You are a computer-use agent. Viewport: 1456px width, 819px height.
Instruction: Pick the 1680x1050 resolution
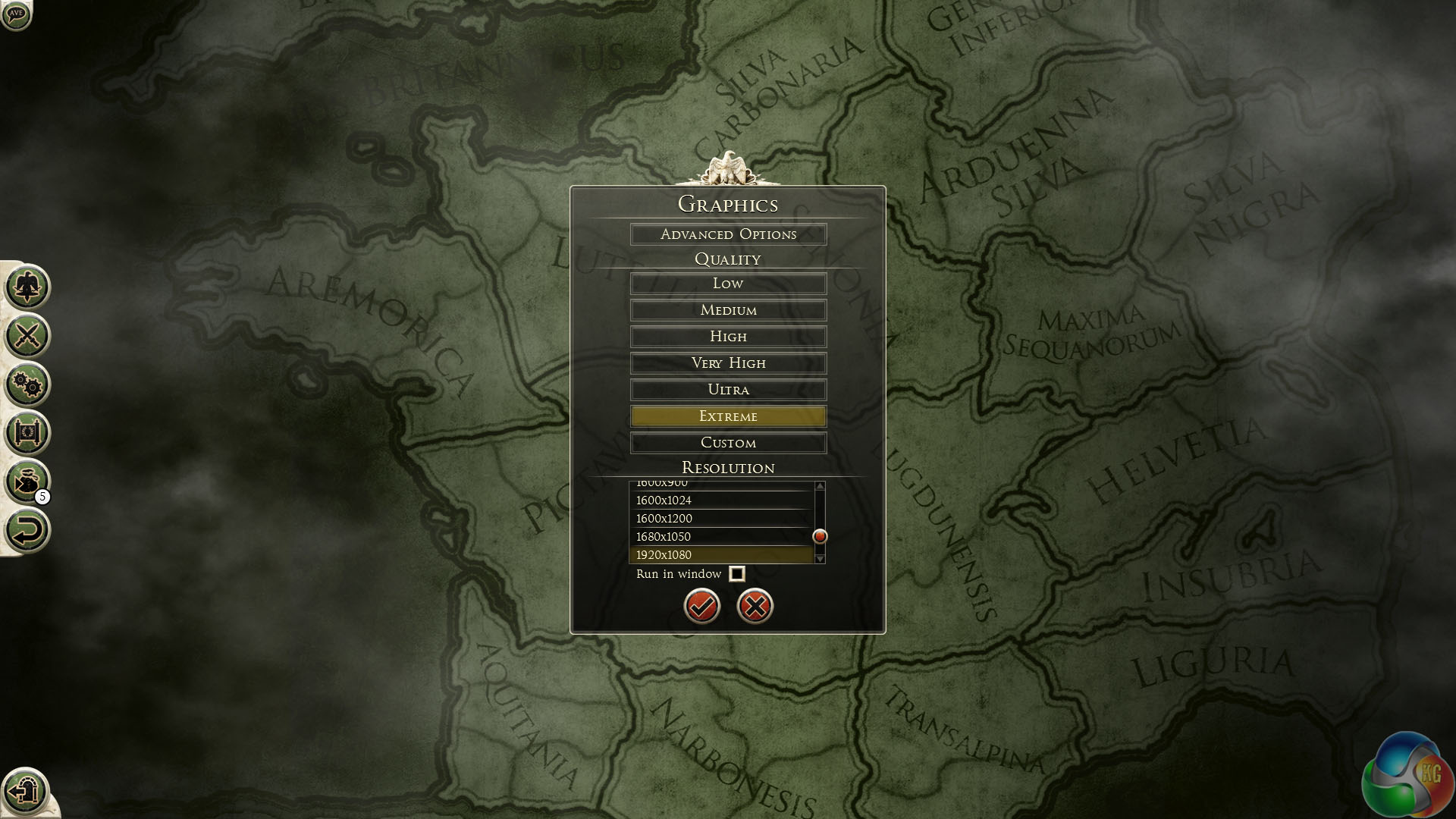[720, 537]
